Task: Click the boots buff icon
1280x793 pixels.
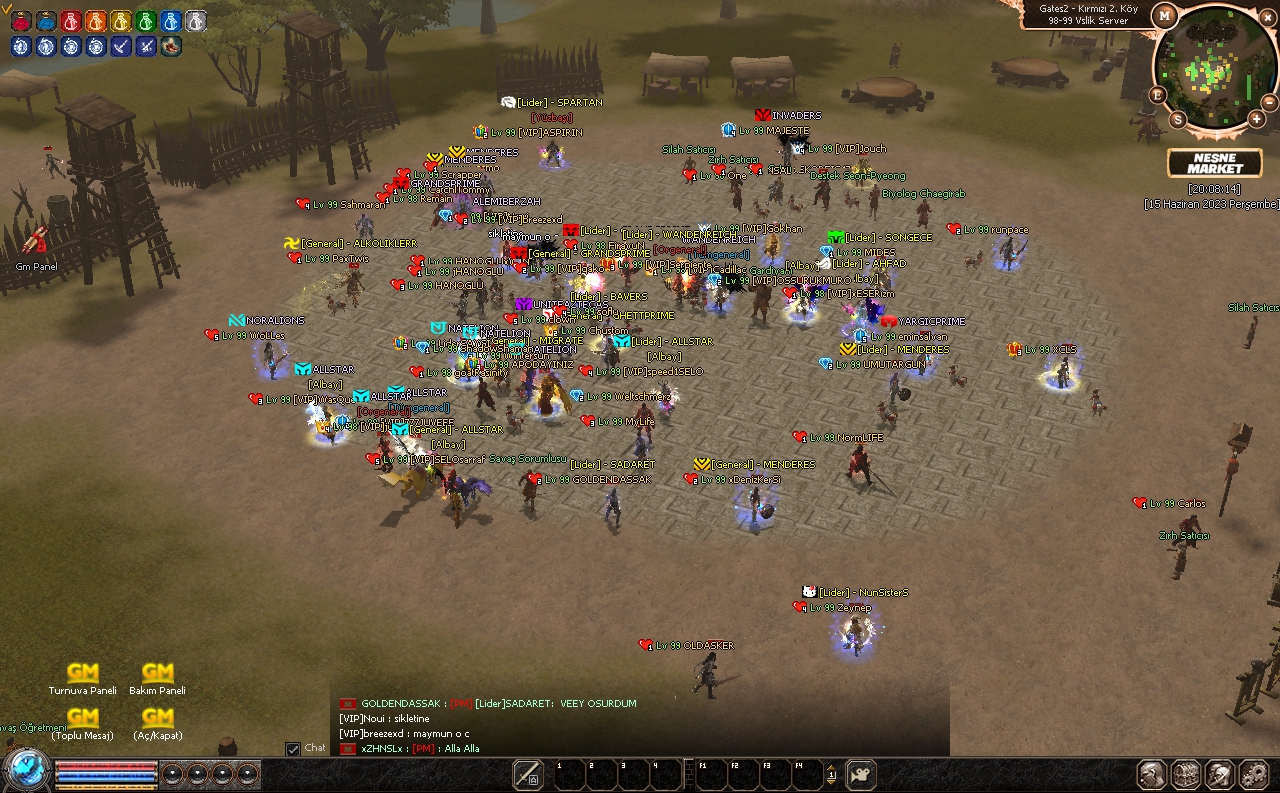Action: [x=171, y=46]
